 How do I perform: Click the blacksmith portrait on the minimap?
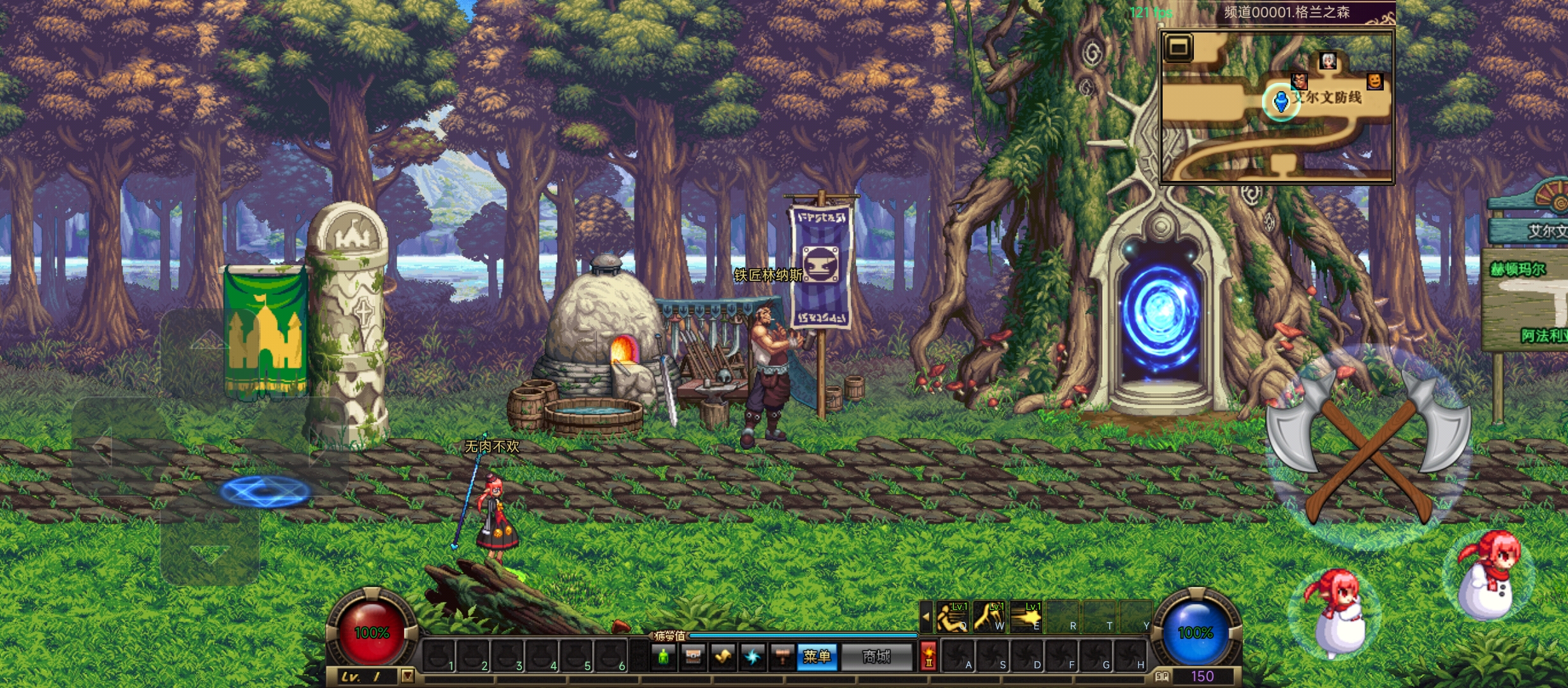[x=1299, y=81]
